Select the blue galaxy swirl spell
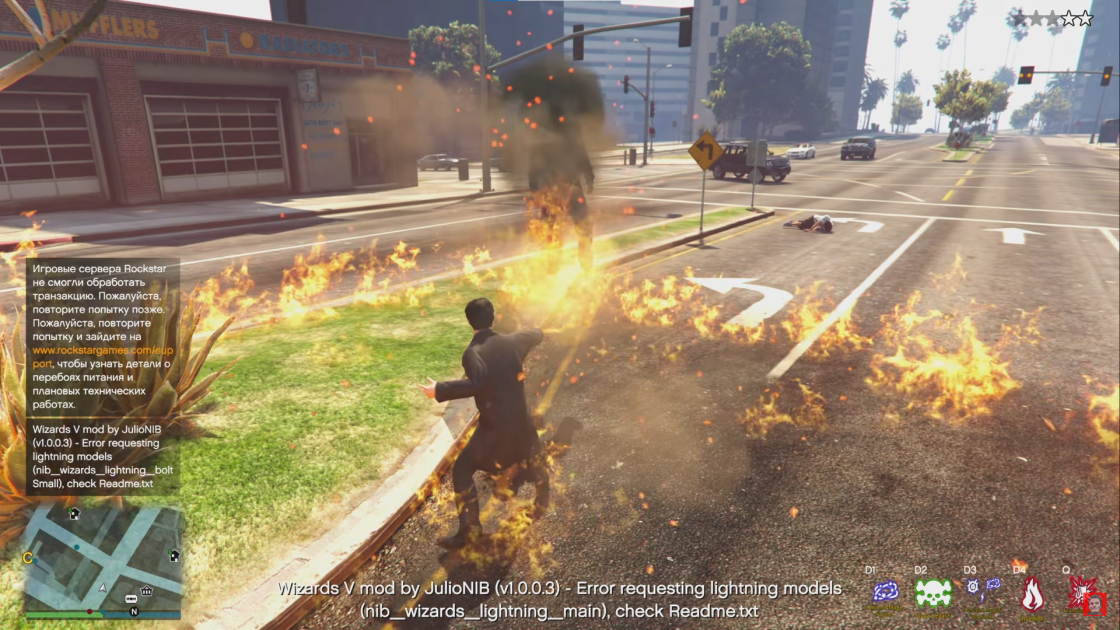 click(x=885, y=592)
